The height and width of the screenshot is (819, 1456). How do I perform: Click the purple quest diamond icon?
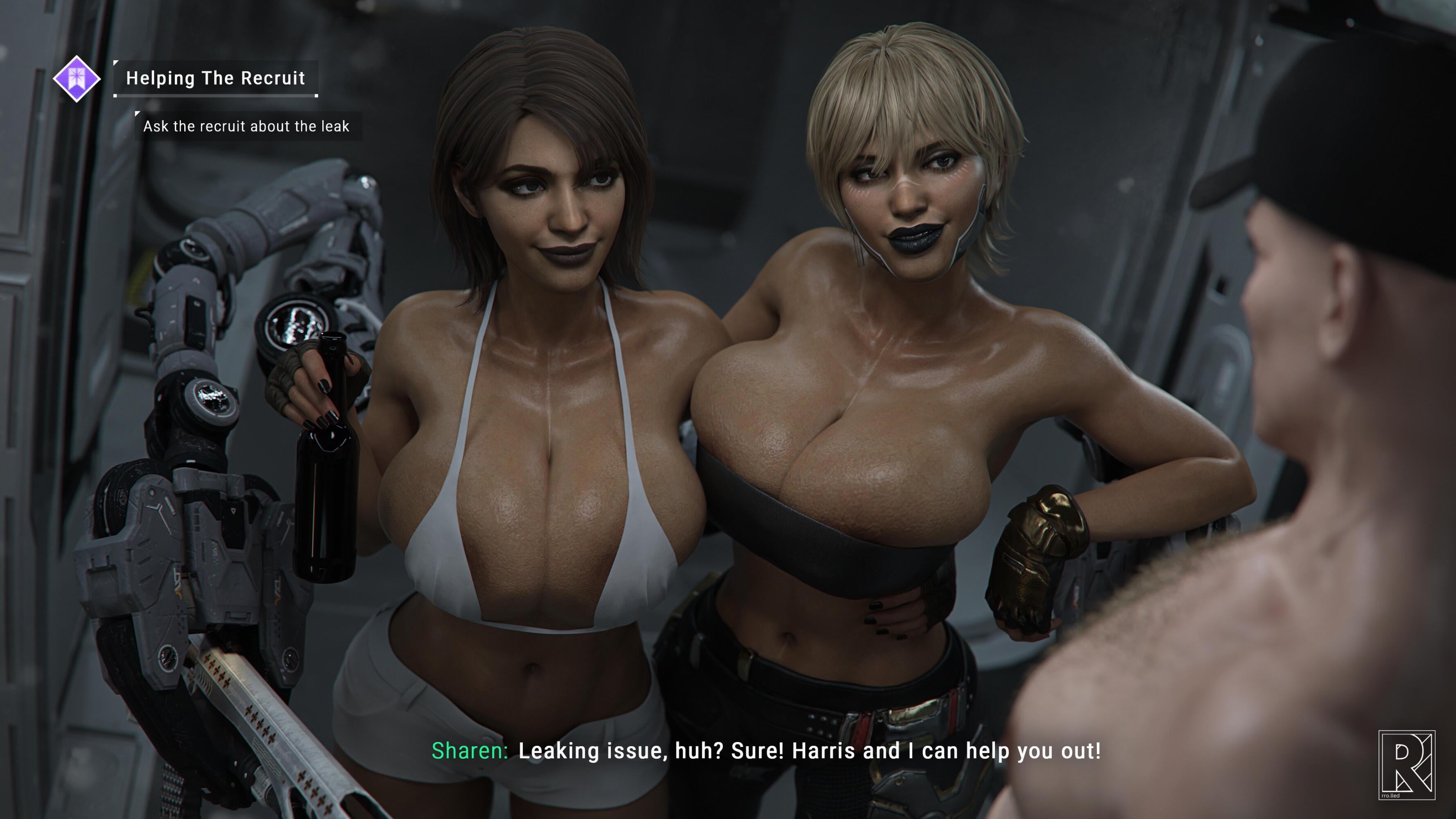tap(77, 79)
